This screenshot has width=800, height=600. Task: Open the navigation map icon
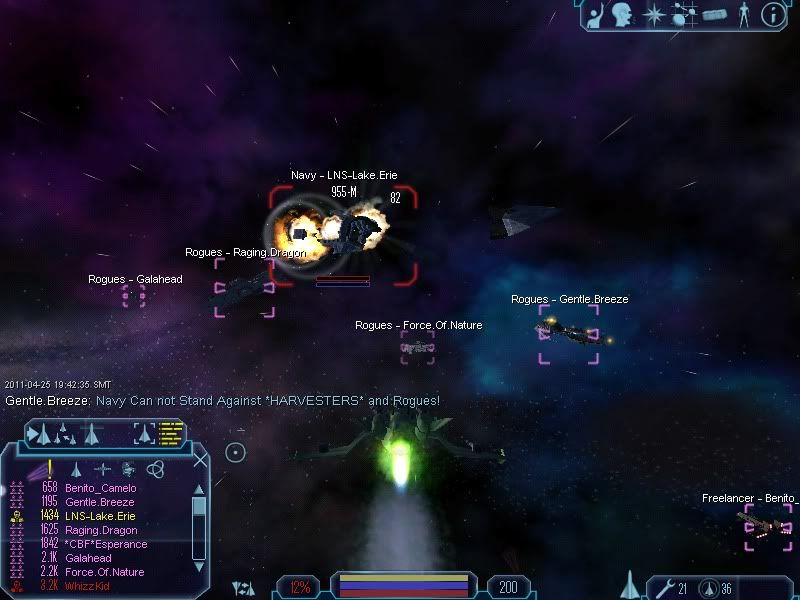685,15
